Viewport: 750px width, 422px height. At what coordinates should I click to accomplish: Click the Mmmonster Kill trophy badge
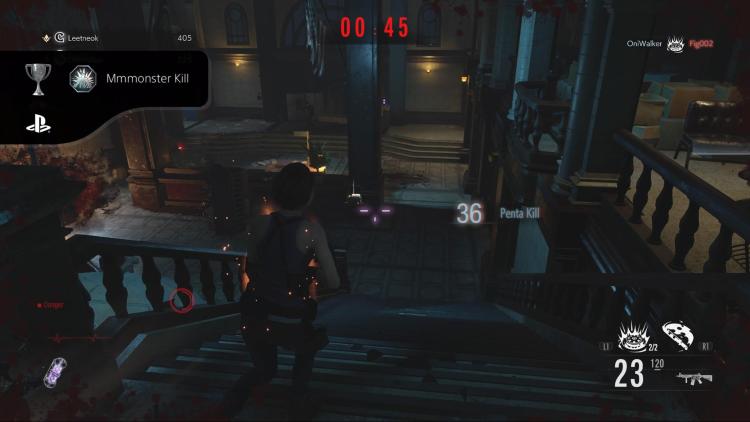(82, 78)
